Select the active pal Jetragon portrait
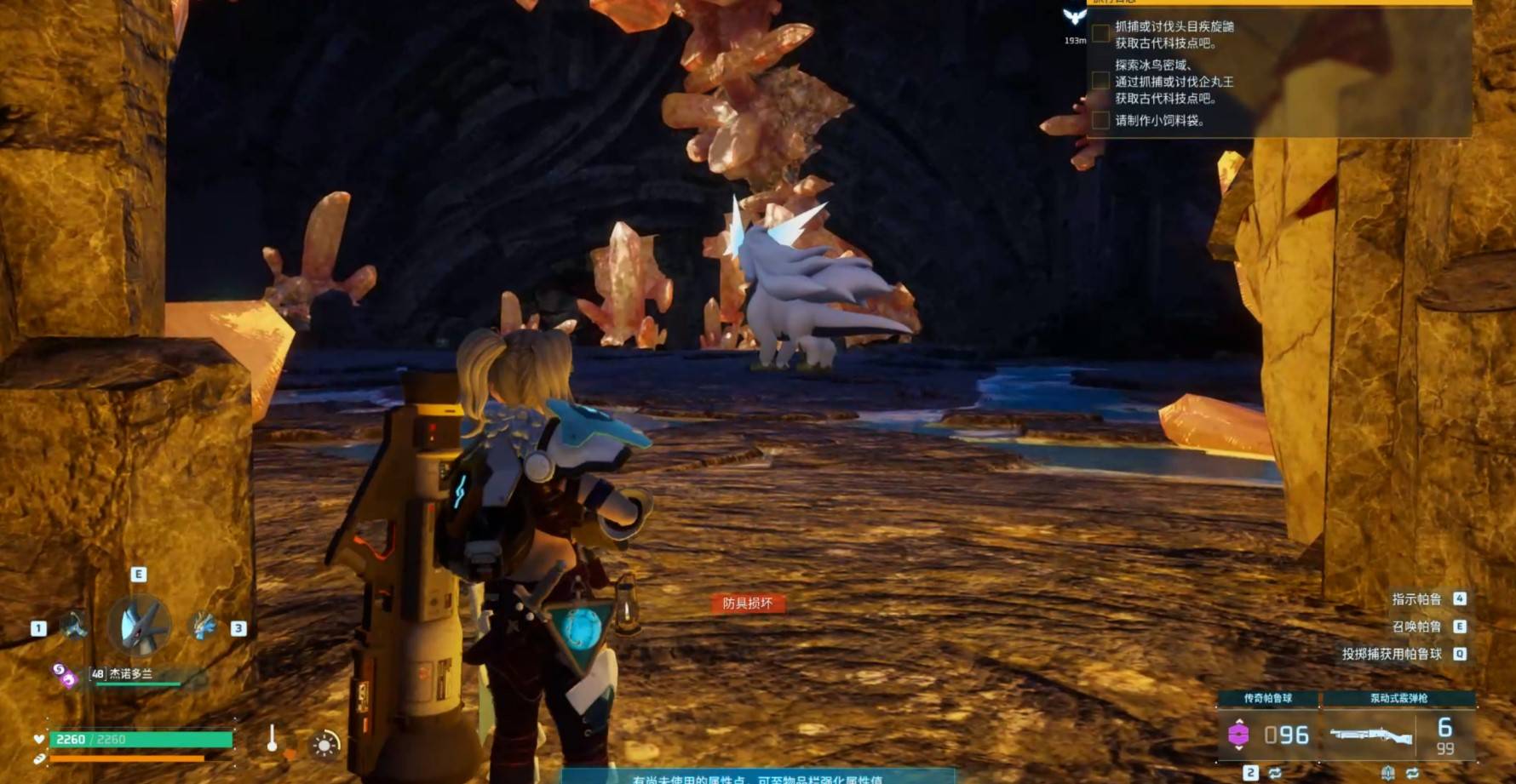Viewport: 1516px width, 784px height. point(140,626)
